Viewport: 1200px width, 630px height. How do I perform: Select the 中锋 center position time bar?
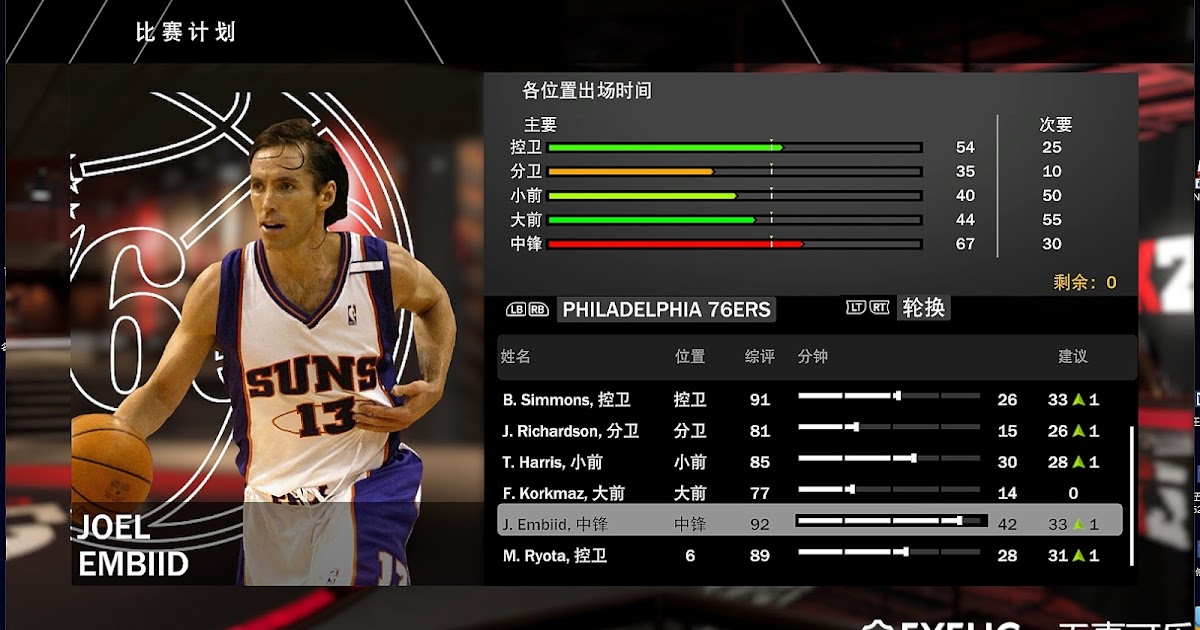point(735,244)
